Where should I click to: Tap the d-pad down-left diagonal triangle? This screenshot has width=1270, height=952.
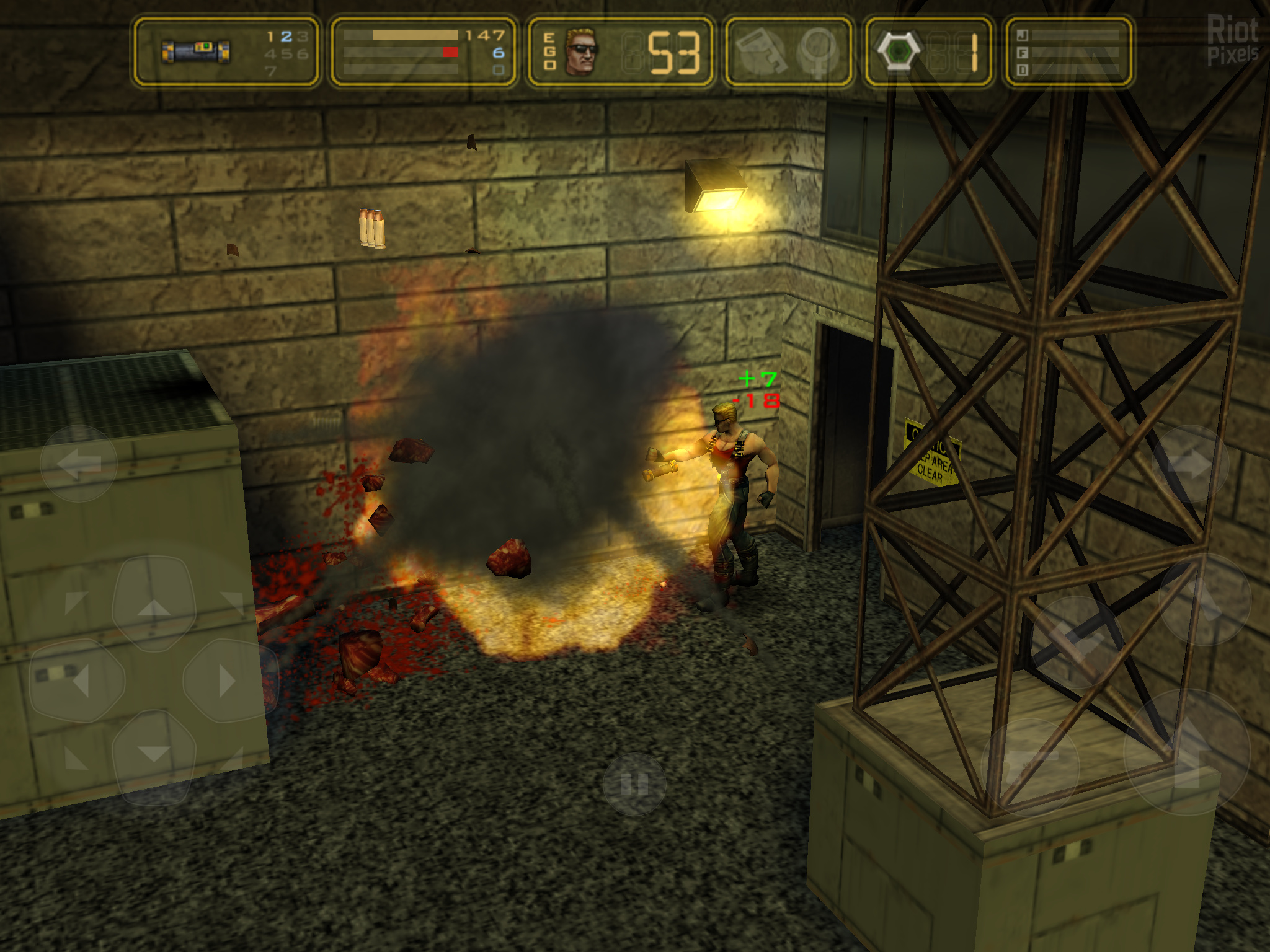(76, 759)
